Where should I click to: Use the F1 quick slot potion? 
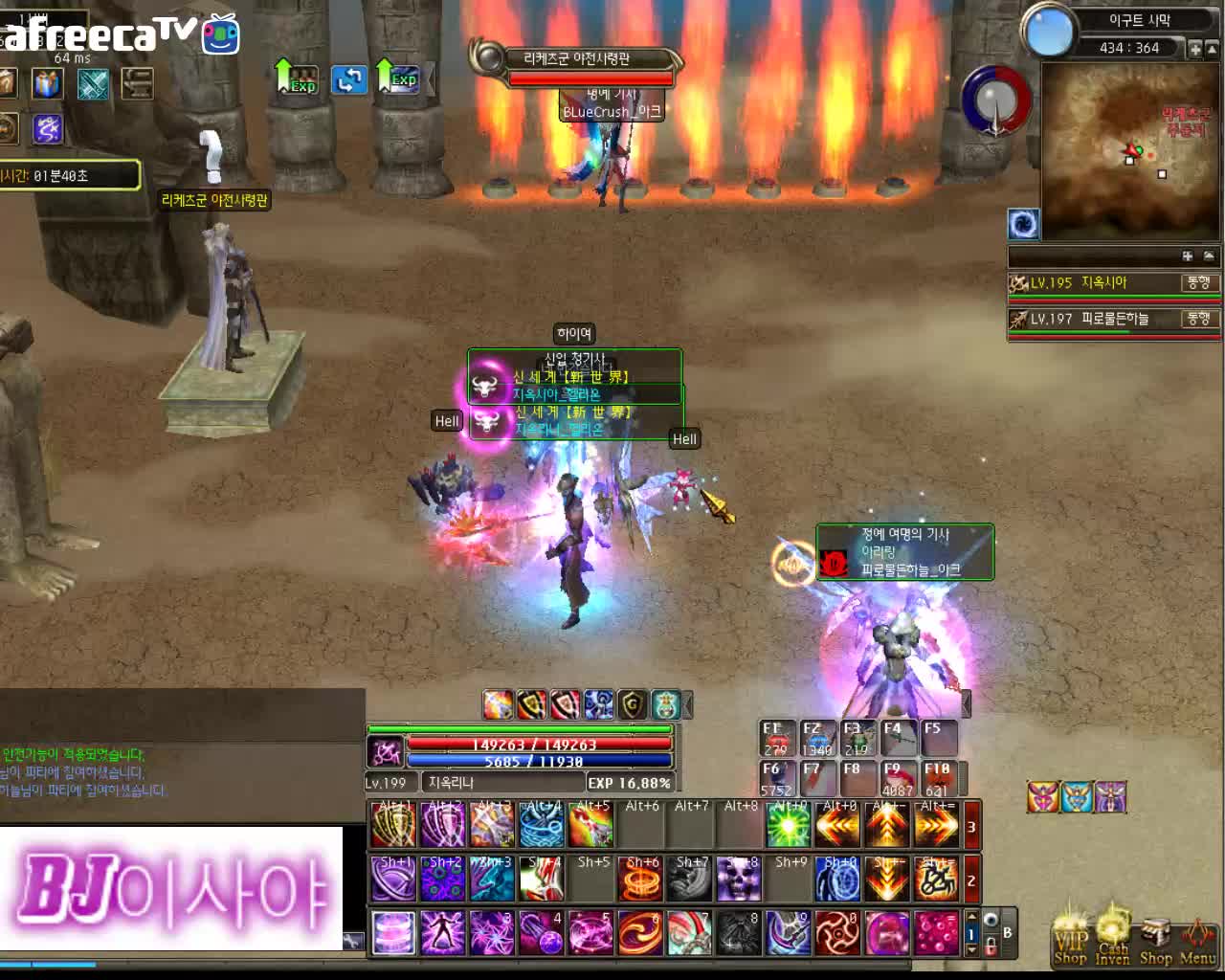coord(775,740)
